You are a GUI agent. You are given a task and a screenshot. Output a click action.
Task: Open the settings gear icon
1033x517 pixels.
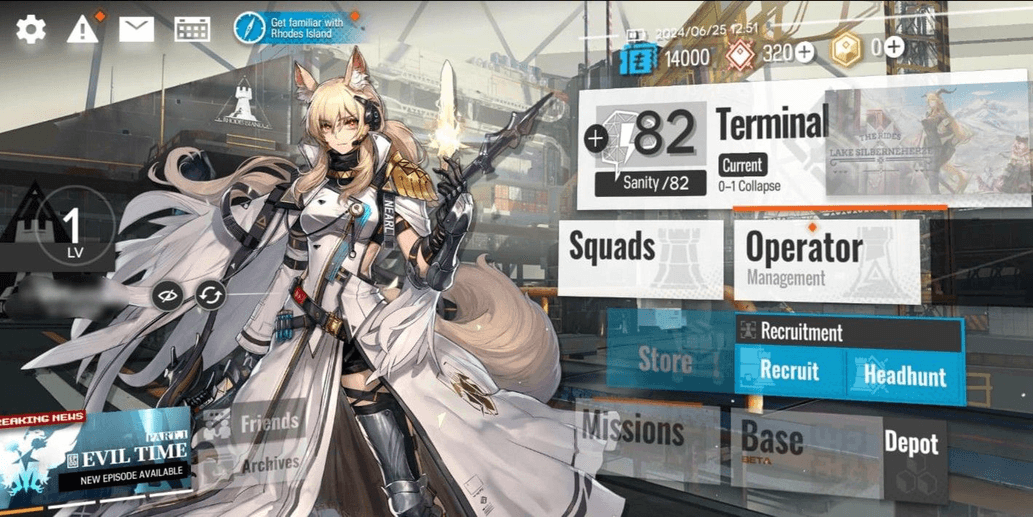pos(31,29)
